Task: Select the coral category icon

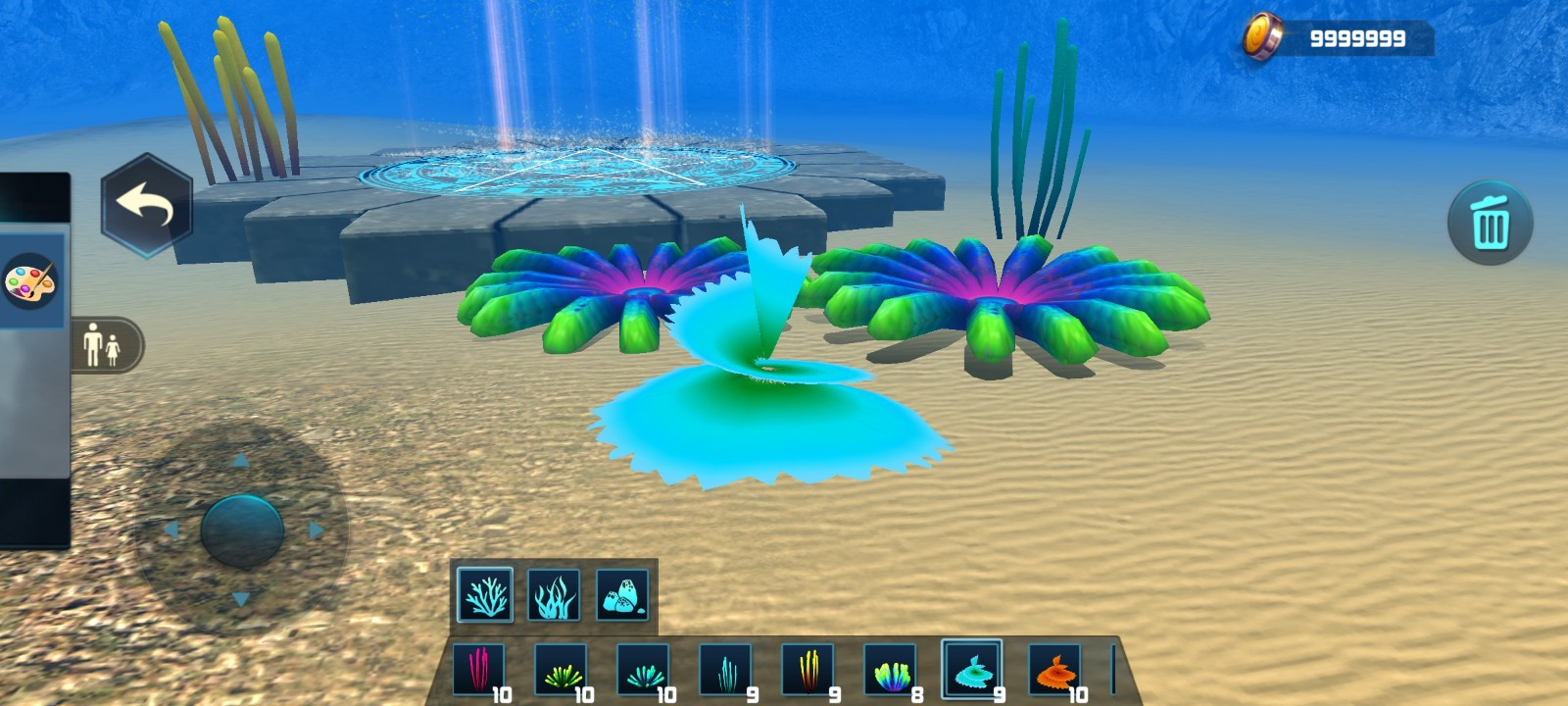Action: pyautogui.click(x=486, y=592)
